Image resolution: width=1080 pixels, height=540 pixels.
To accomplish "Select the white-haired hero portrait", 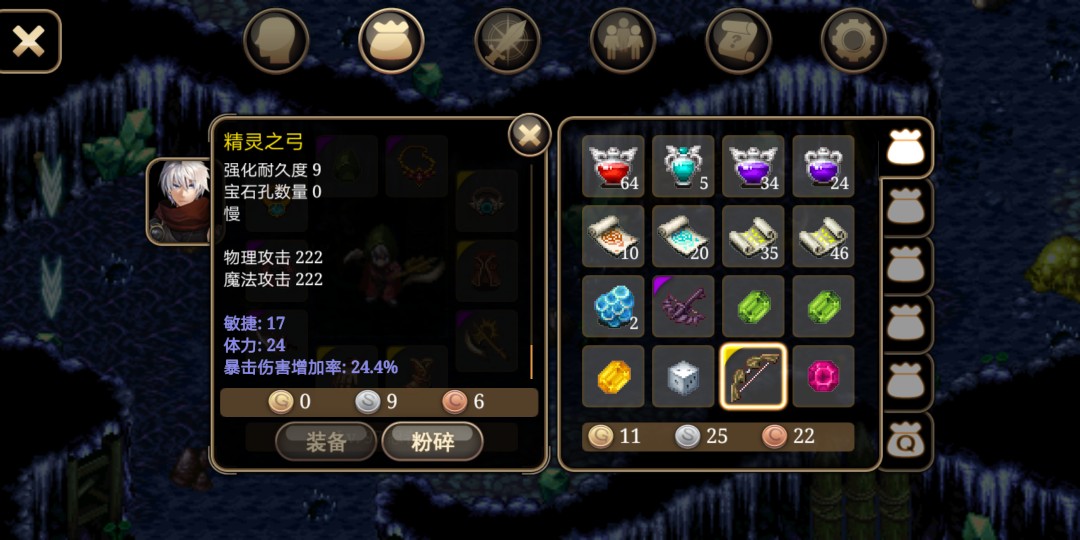I will click(180, 201).
